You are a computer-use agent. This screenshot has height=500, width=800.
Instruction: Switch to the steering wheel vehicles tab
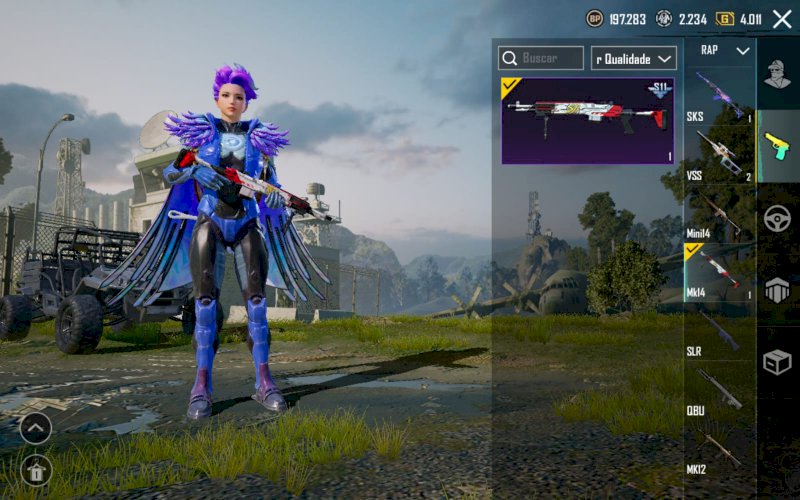point(777,218)
